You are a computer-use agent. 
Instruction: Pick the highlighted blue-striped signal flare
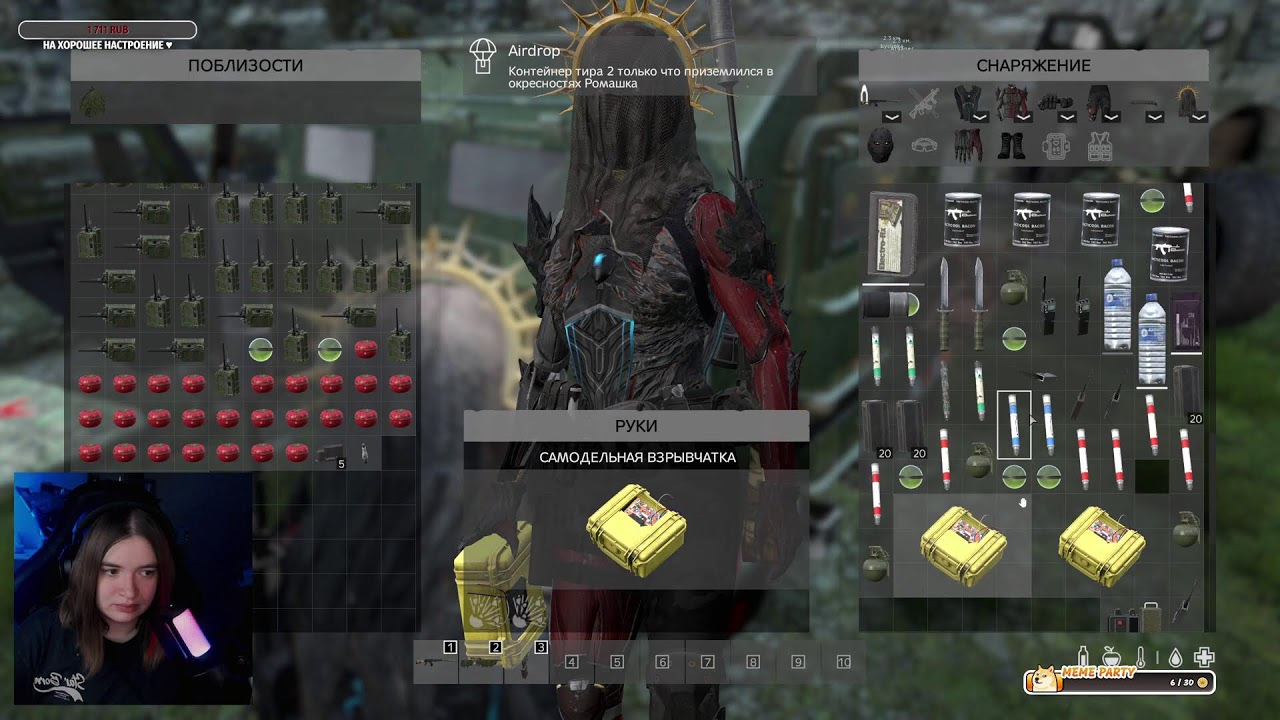click(1014, 425)
